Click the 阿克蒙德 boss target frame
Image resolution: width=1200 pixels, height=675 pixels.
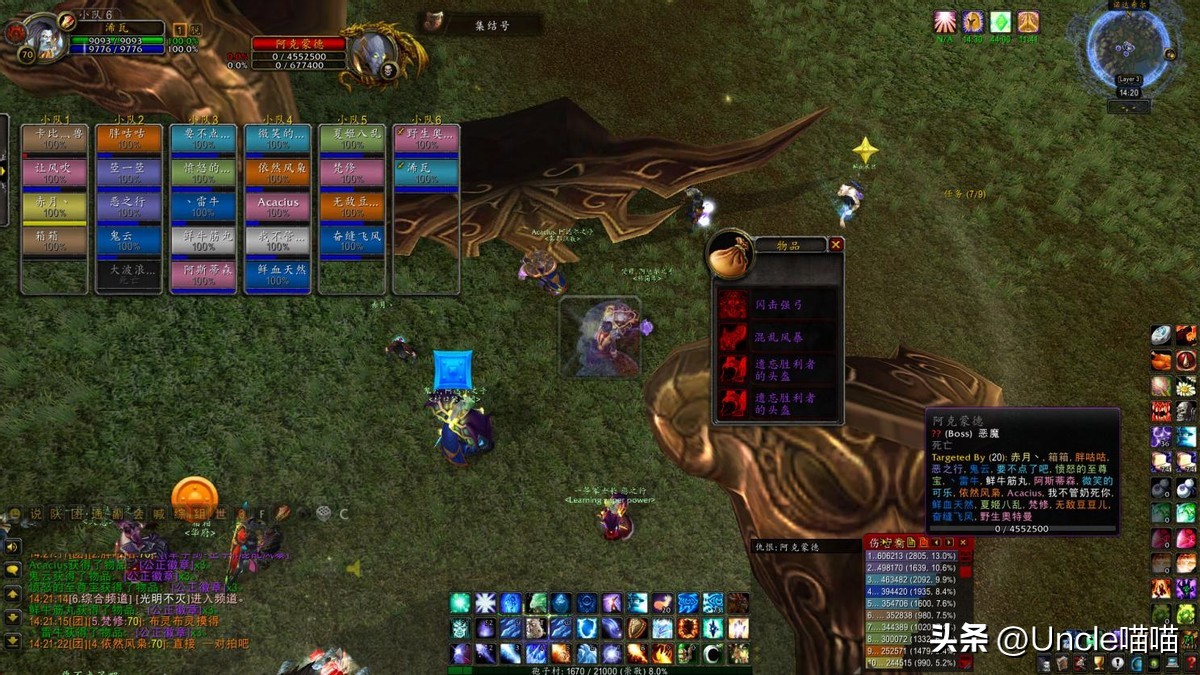click(x=298, y=44)
